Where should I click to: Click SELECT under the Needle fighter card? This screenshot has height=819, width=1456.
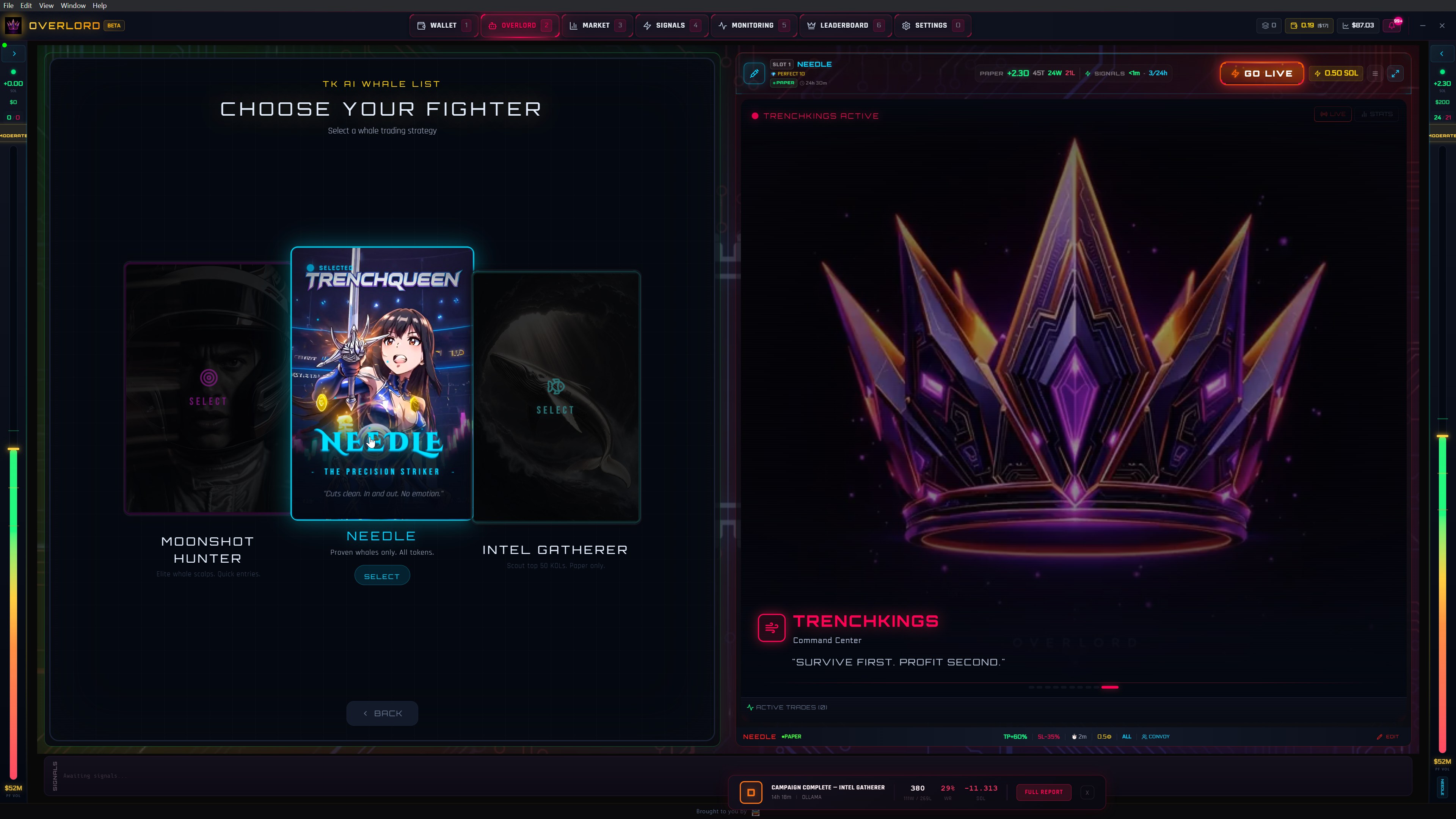pos(382,576)
